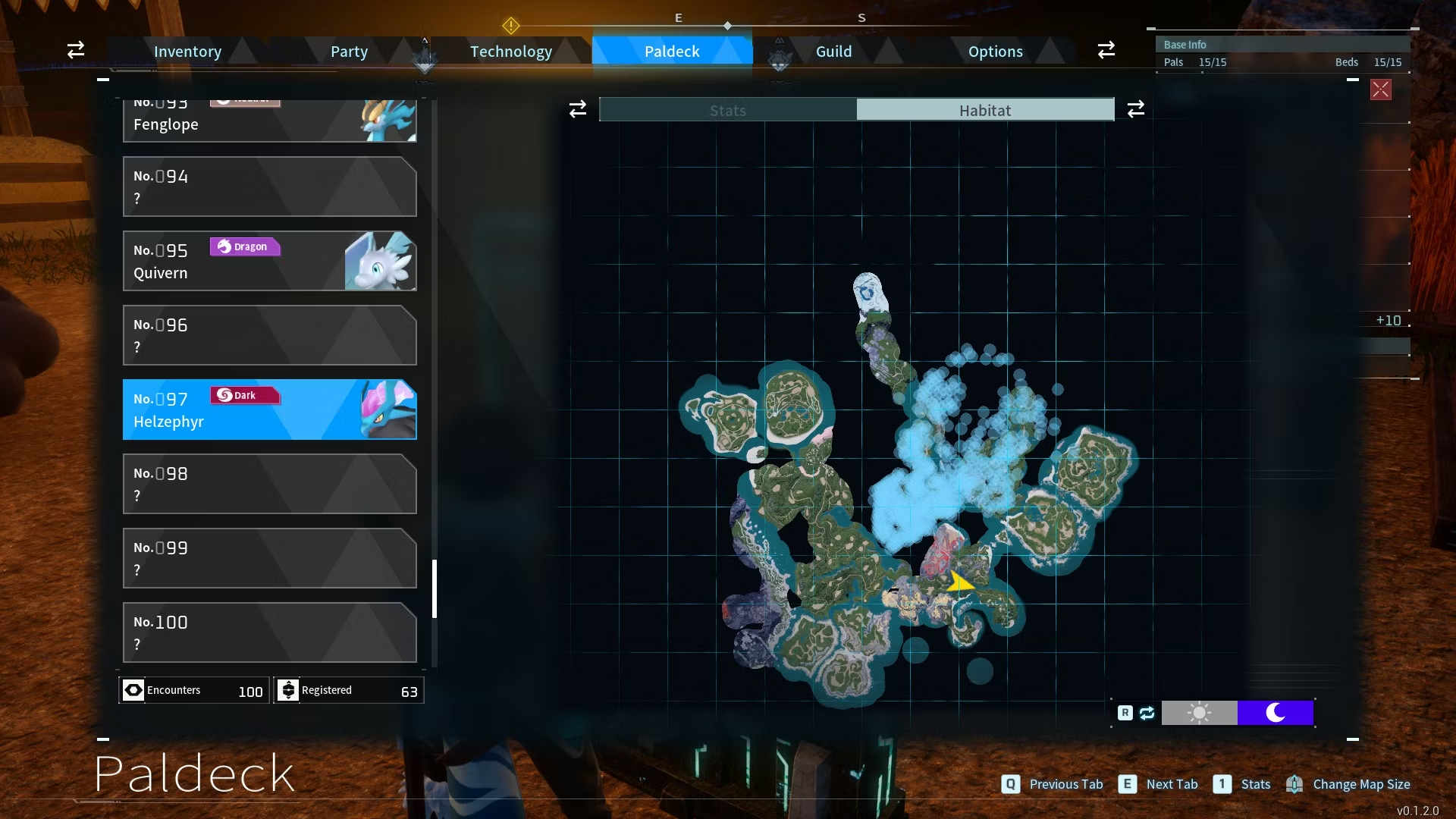Screen dimensions: 1456x819
Task: Show daytime habitat with the sun toggle
Action: point(1199,713)
